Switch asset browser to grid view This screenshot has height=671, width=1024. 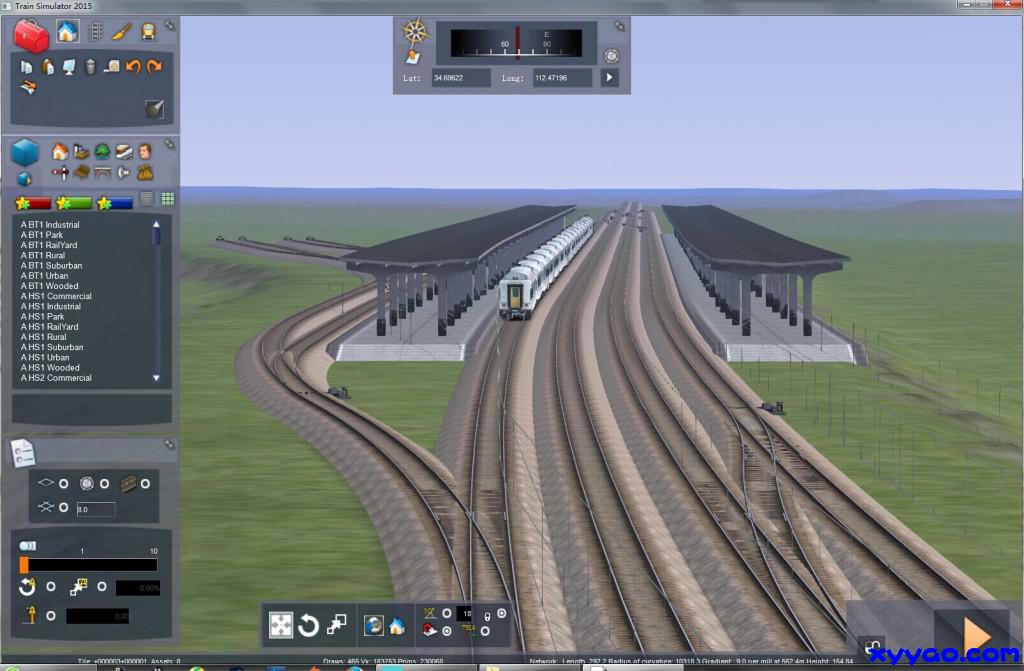click(168, 199)
